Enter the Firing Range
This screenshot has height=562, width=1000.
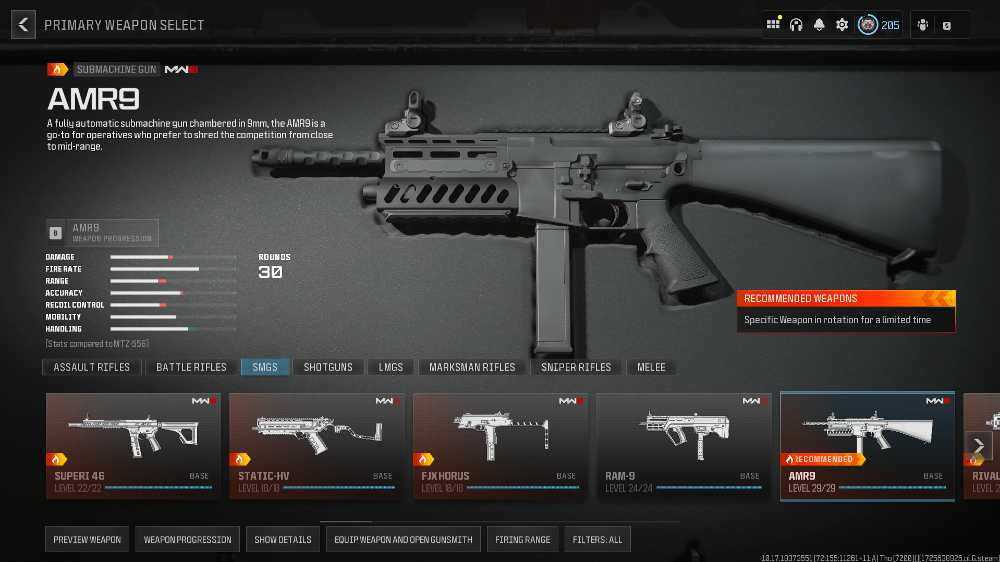pyautogui.click(x=523, y=540)
